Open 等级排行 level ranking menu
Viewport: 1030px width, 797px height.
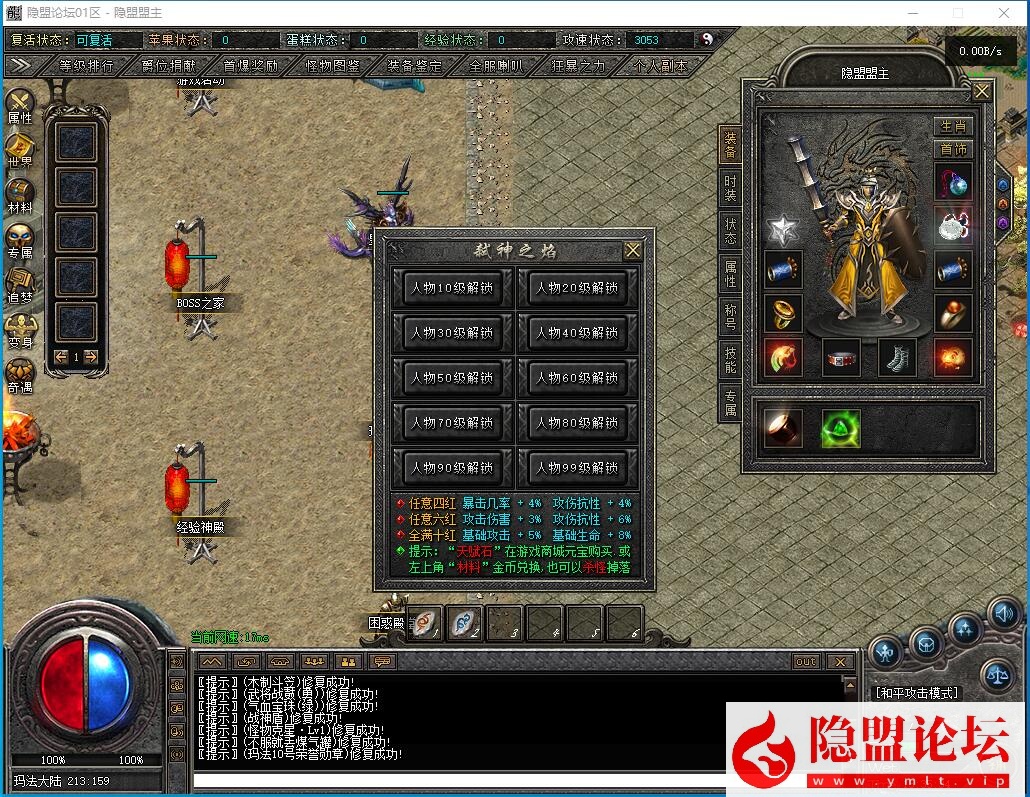(86, 65)
